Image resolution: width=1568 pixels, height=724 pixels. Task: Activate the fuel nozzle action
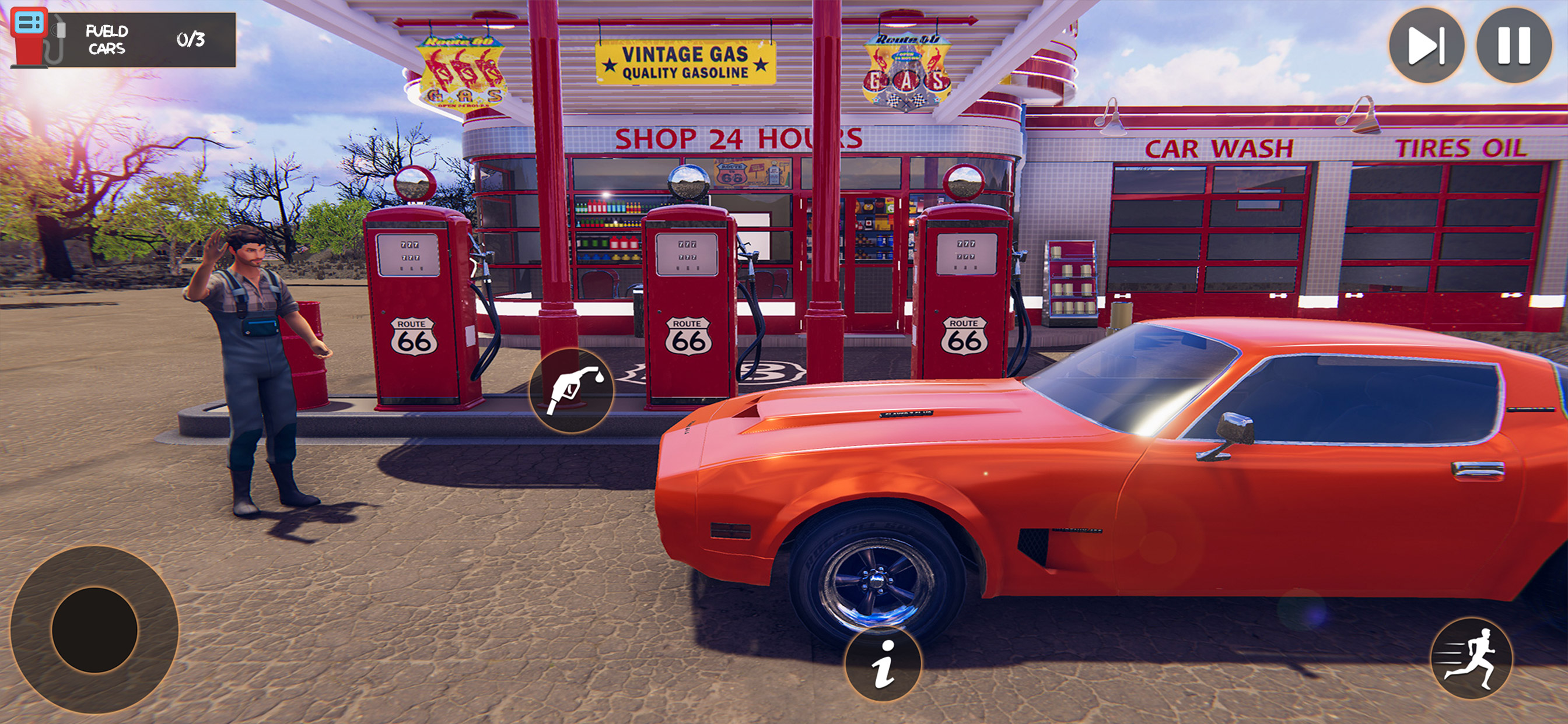[x=572, y=391]
